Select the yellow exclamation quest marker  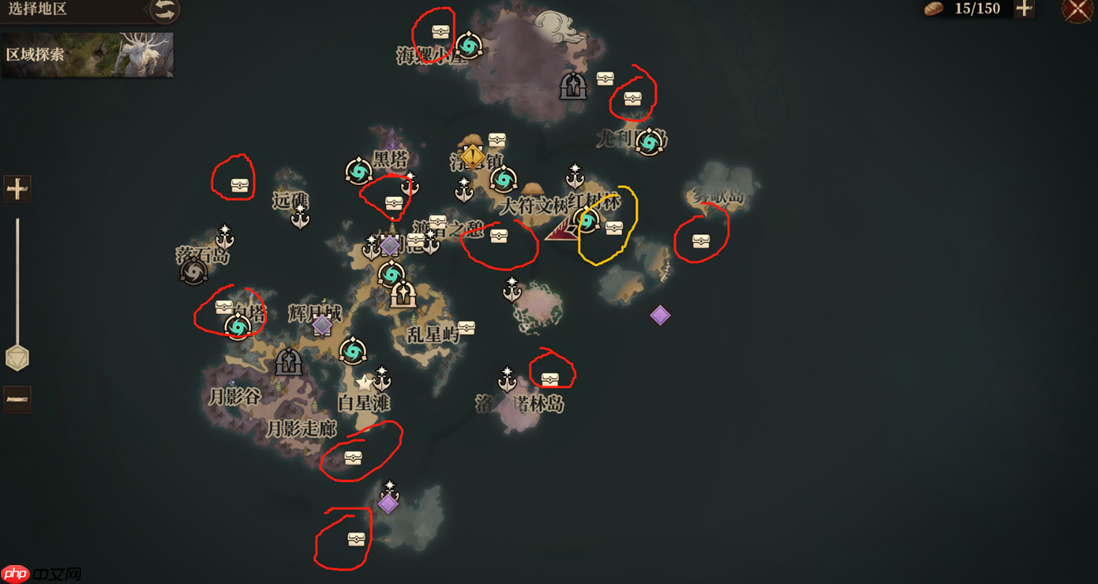point(472,156)
